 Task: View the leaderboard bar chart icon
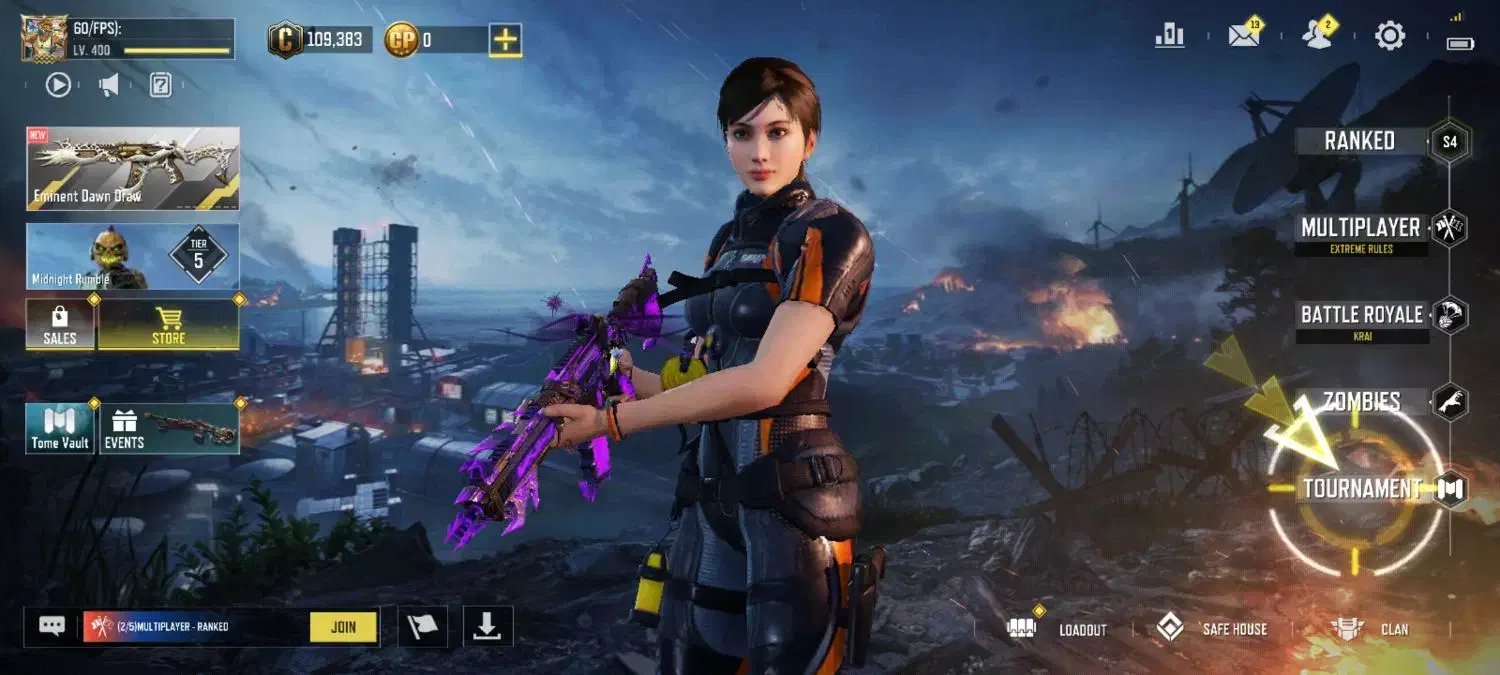[1169, 36]
